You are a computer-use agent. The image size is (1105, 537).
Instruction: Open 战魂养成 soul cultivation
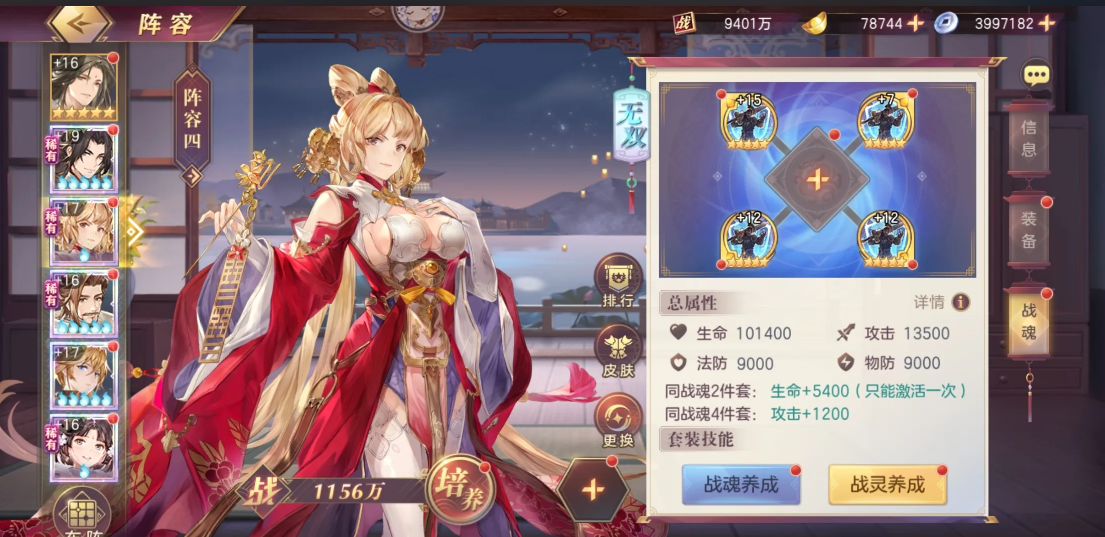pyautogui.click(x=741, y=485)
